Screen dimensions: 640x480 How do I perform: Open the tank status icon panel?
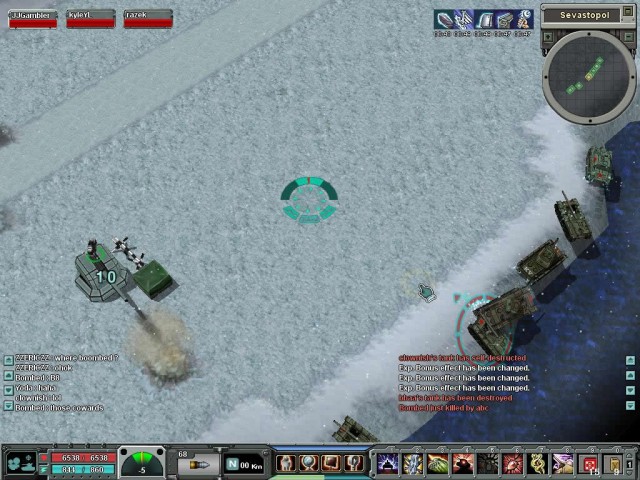coord(21,463)
